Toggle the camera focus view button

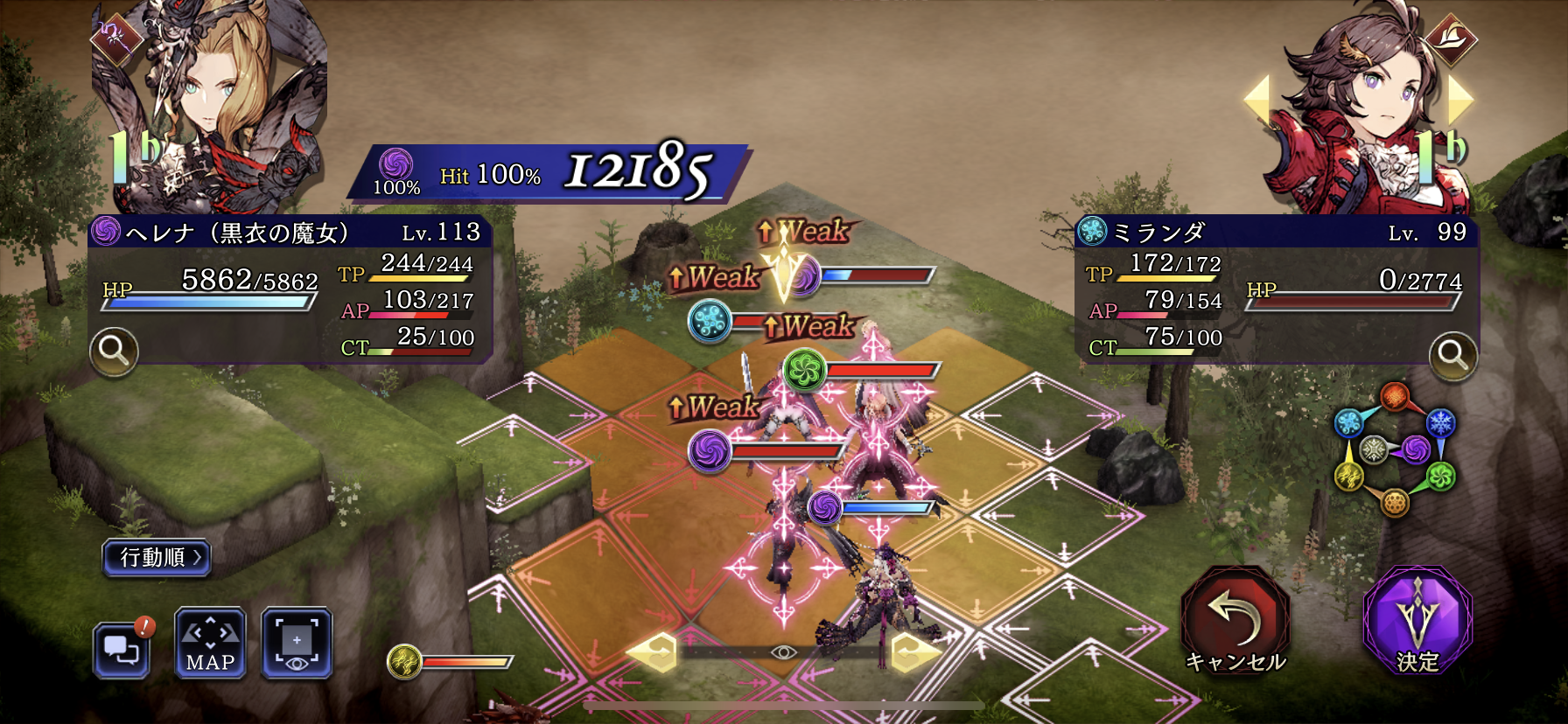(297, 644)
